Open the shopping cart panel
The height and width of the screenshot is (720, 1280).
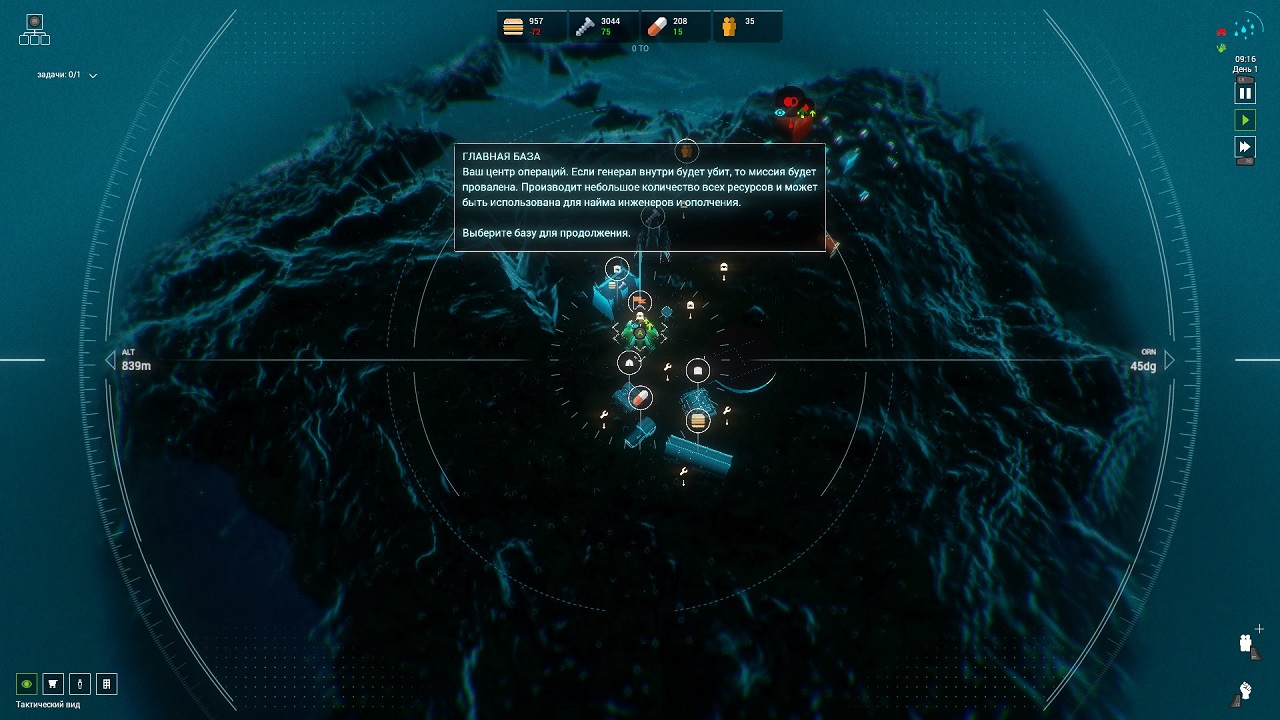(53, 684)
